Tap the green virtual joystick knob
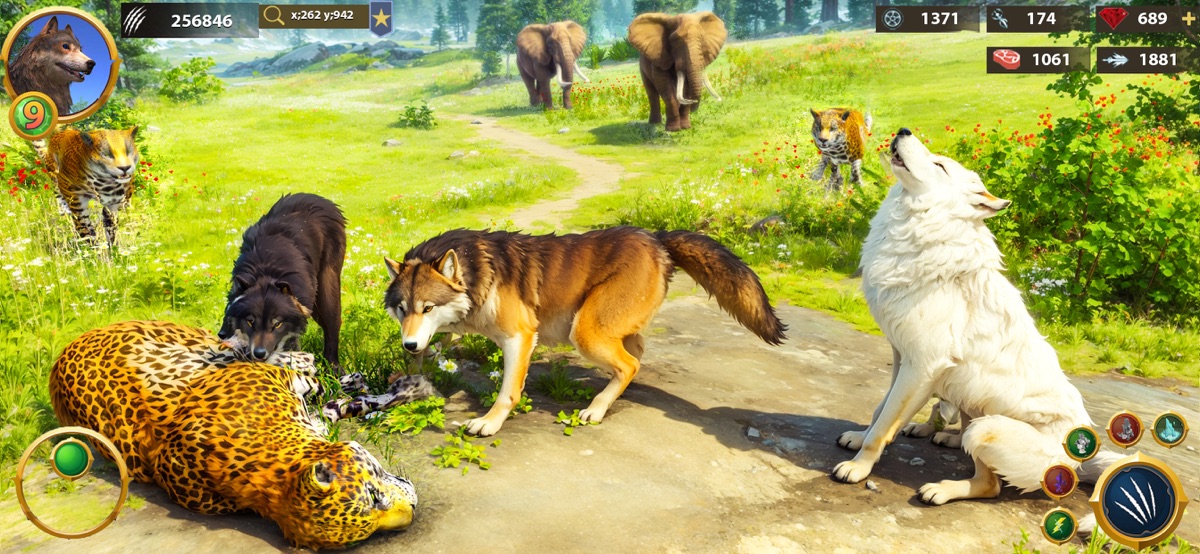Image resolution: width=1200 pixels, height=554 pixels. click(x=71, y=459)
